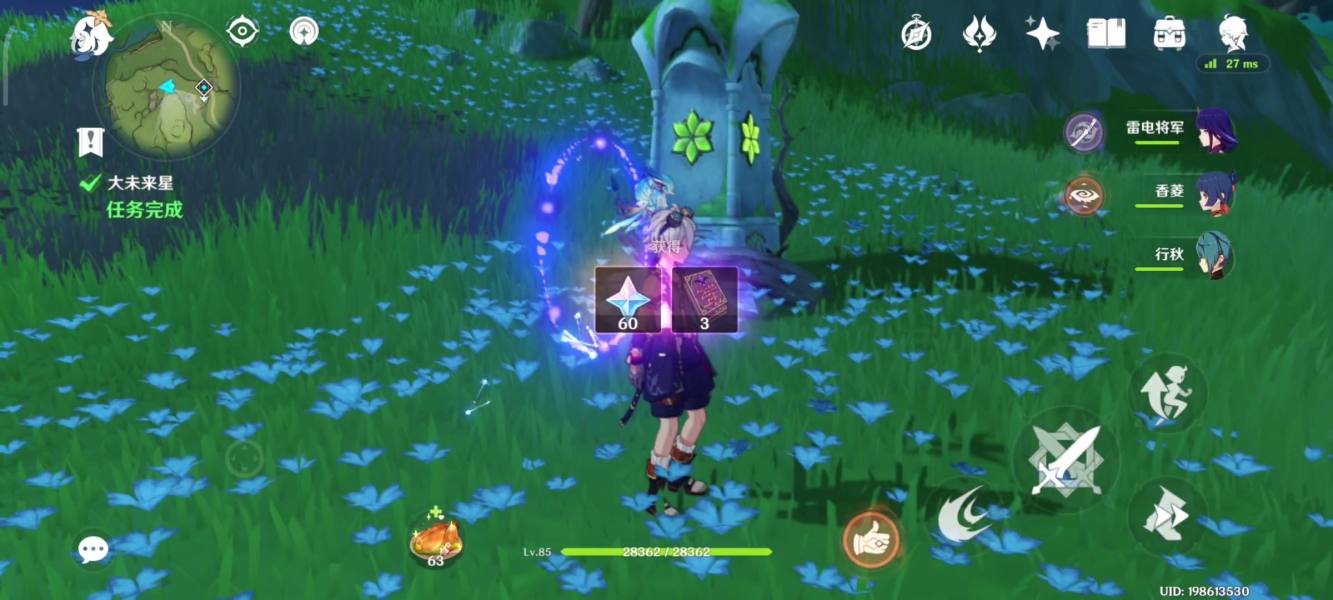The width and height of the screenshot is (1333, 600).
Task: Switch to party member 香菱
Action: (1215, 193)
